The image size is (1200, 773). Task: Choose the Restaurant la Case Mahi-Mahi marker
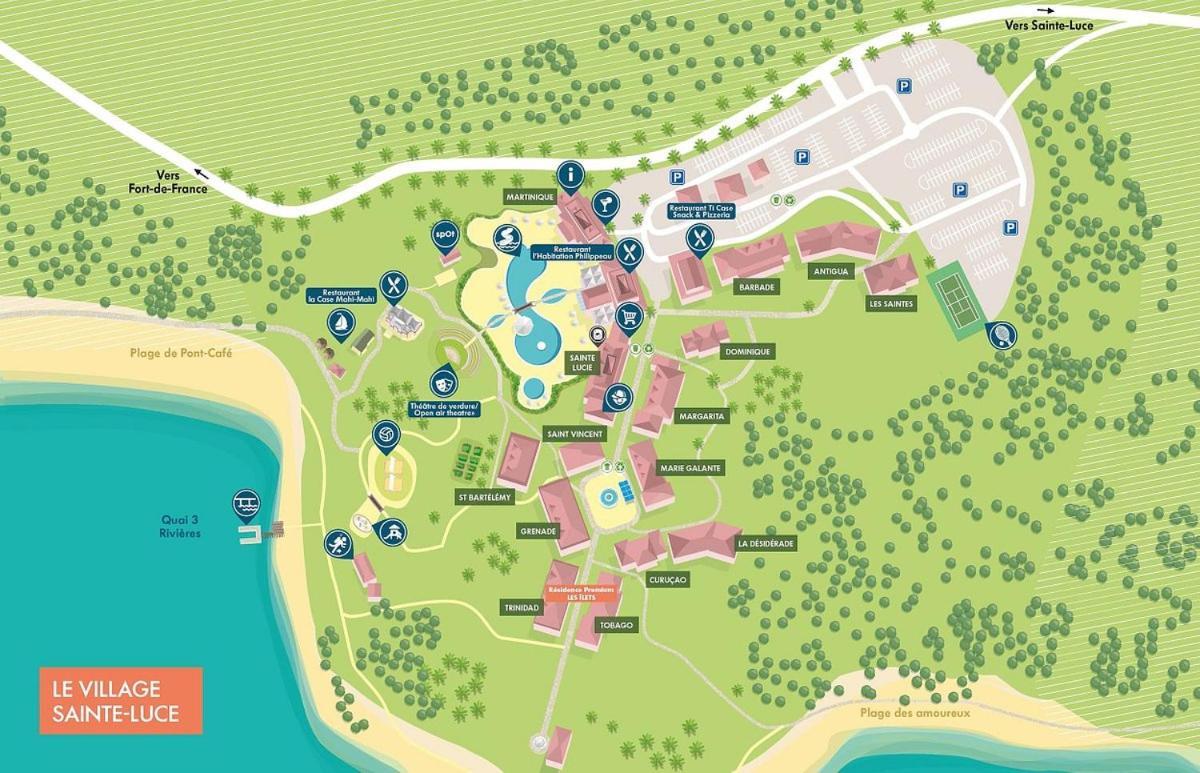coord(394,285)
